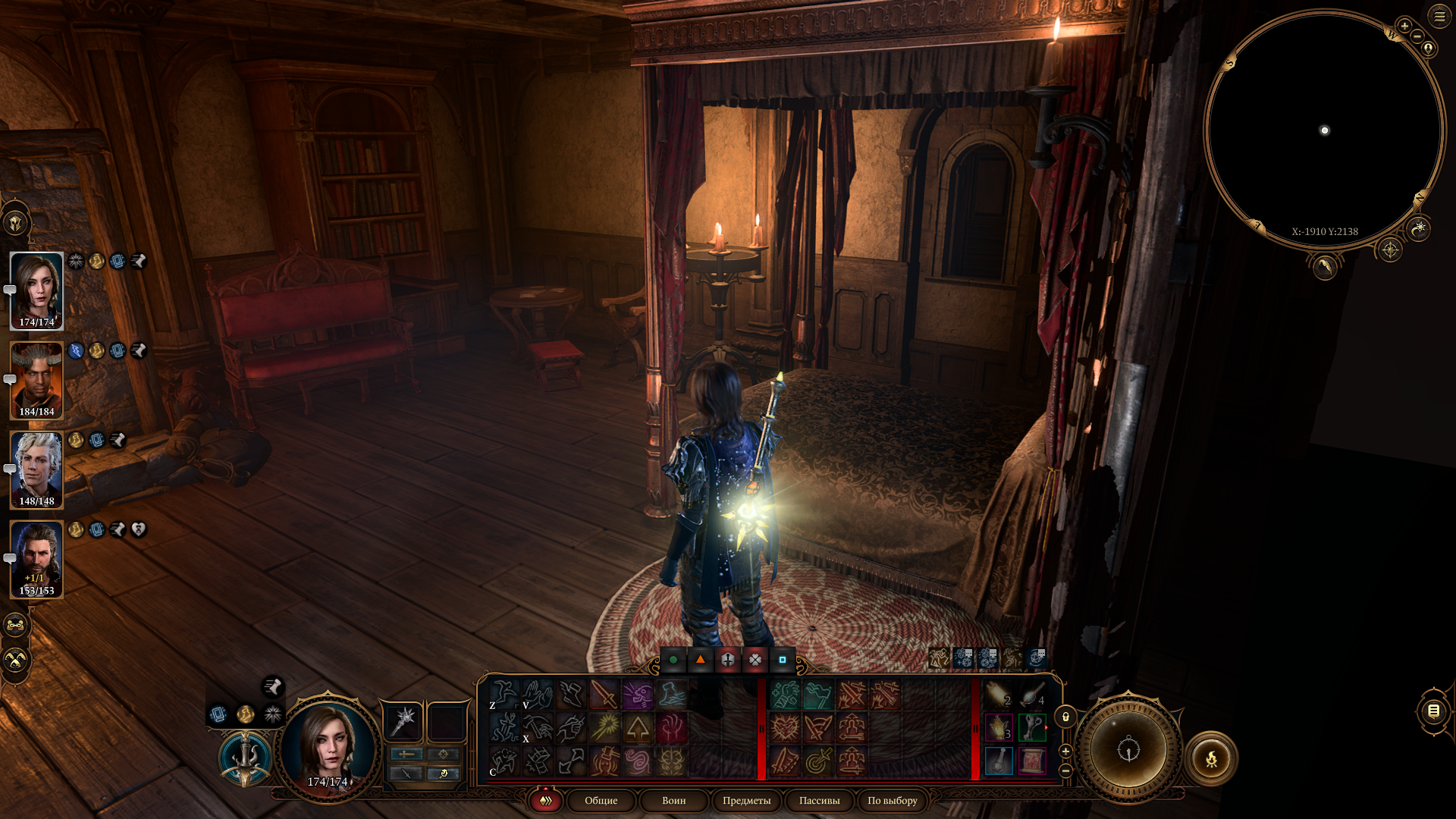The height and width of the screenshot is (819, 1456).
Task: Click the minimap compass rose button
Action: 1390,249
